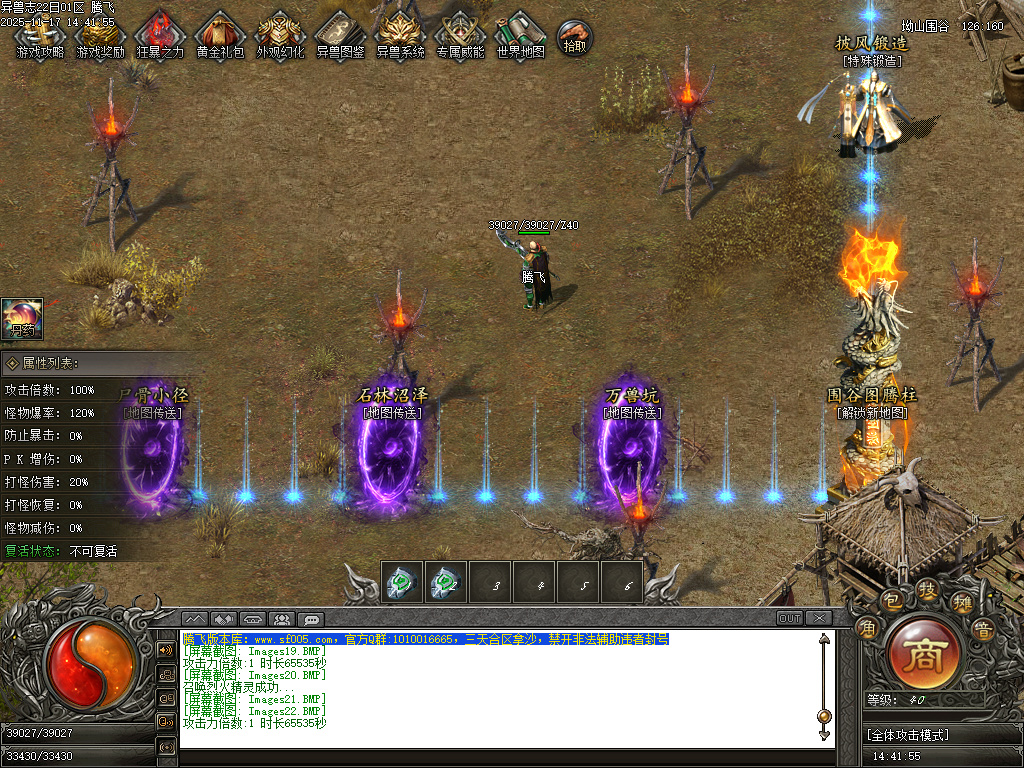Select the first hotbar skill slot
Viewport: 1024px width, 768px height.
pos(402,582)
